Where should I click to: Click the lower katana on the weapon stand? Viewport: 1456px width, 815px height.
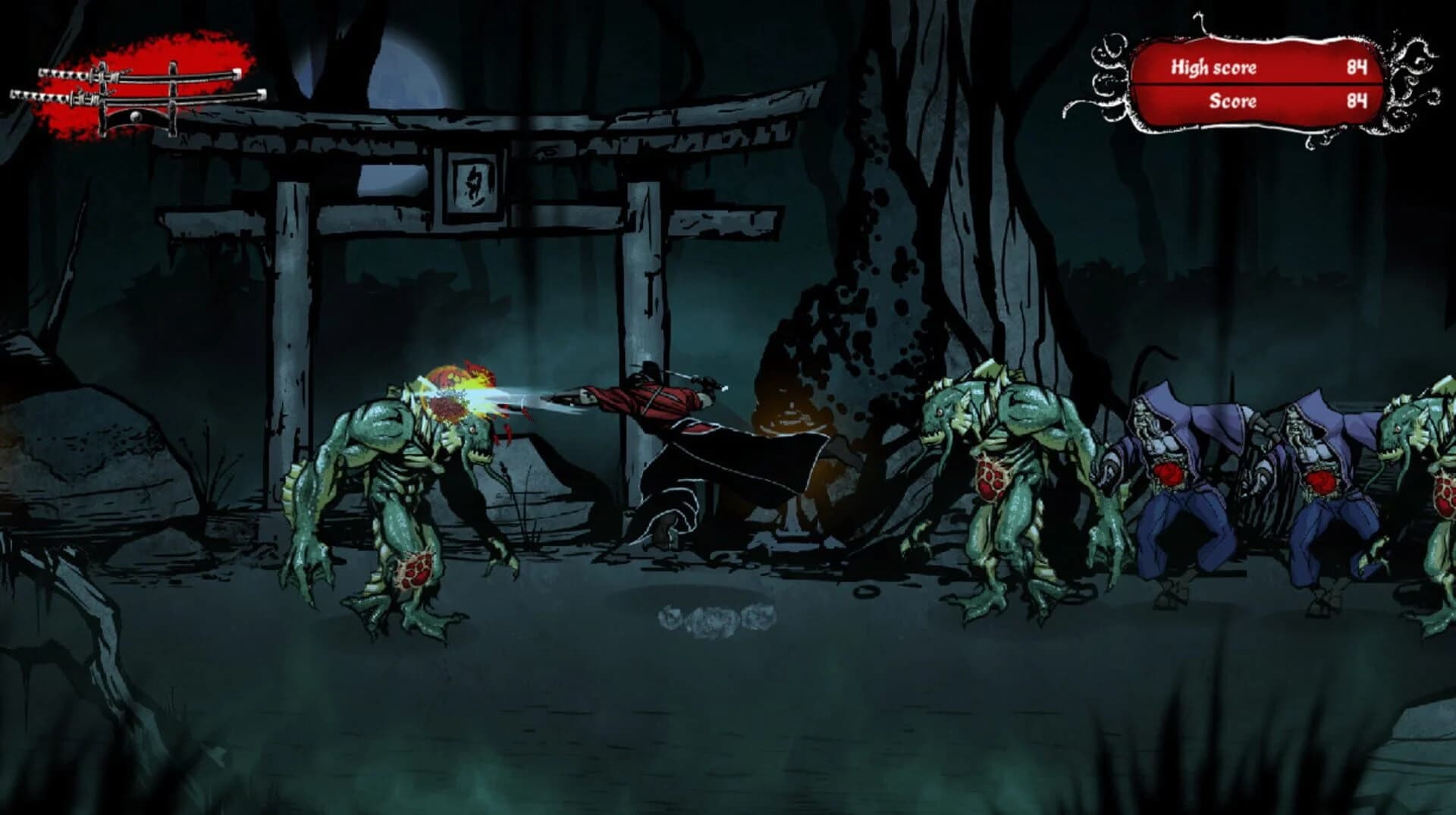144,99
